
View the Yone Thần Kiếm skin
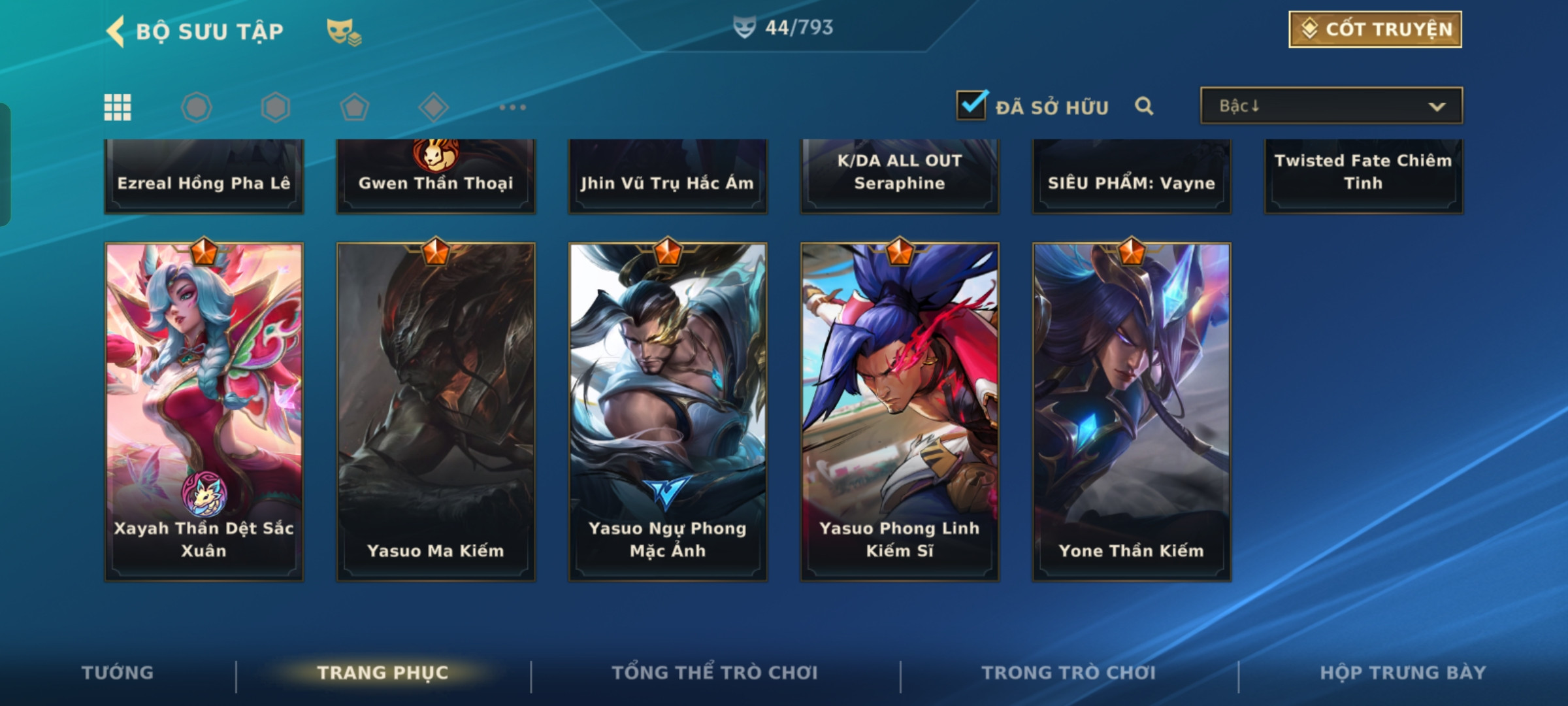1132,412
